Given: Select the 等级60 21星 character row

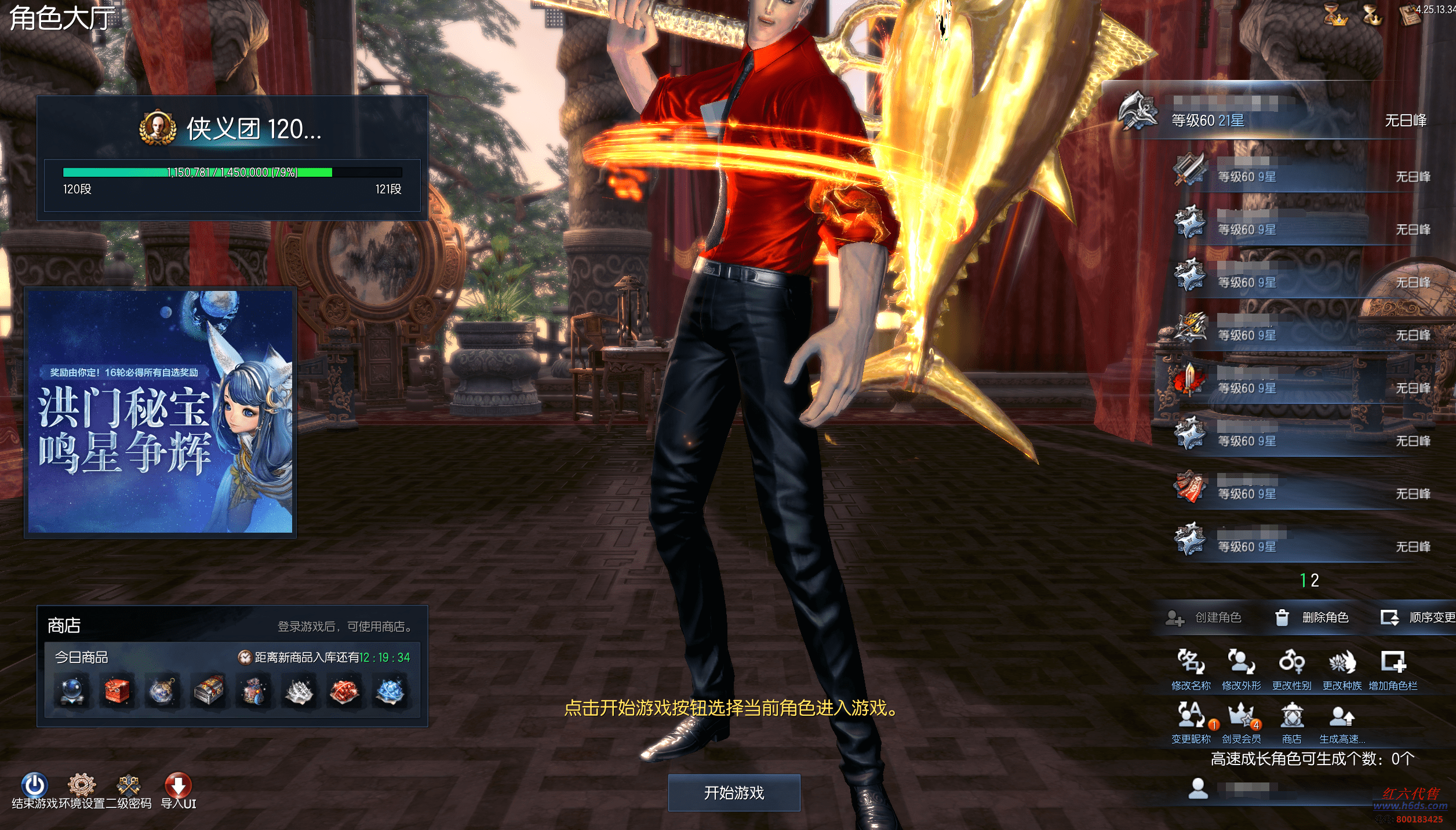Looking at the screenshot, I should pyautogui.click(x=1269, y=115).
